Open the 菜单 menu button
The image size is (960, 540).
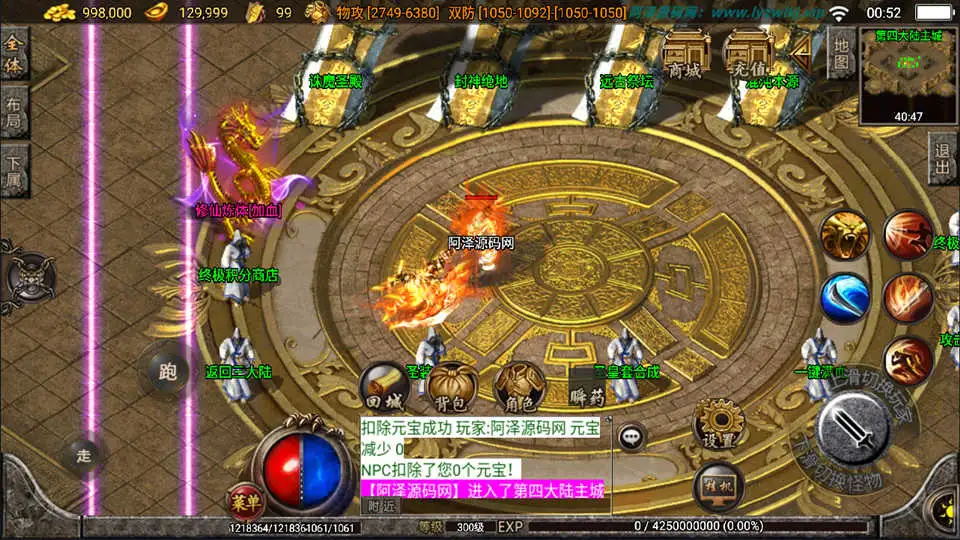tap(241, 499)
